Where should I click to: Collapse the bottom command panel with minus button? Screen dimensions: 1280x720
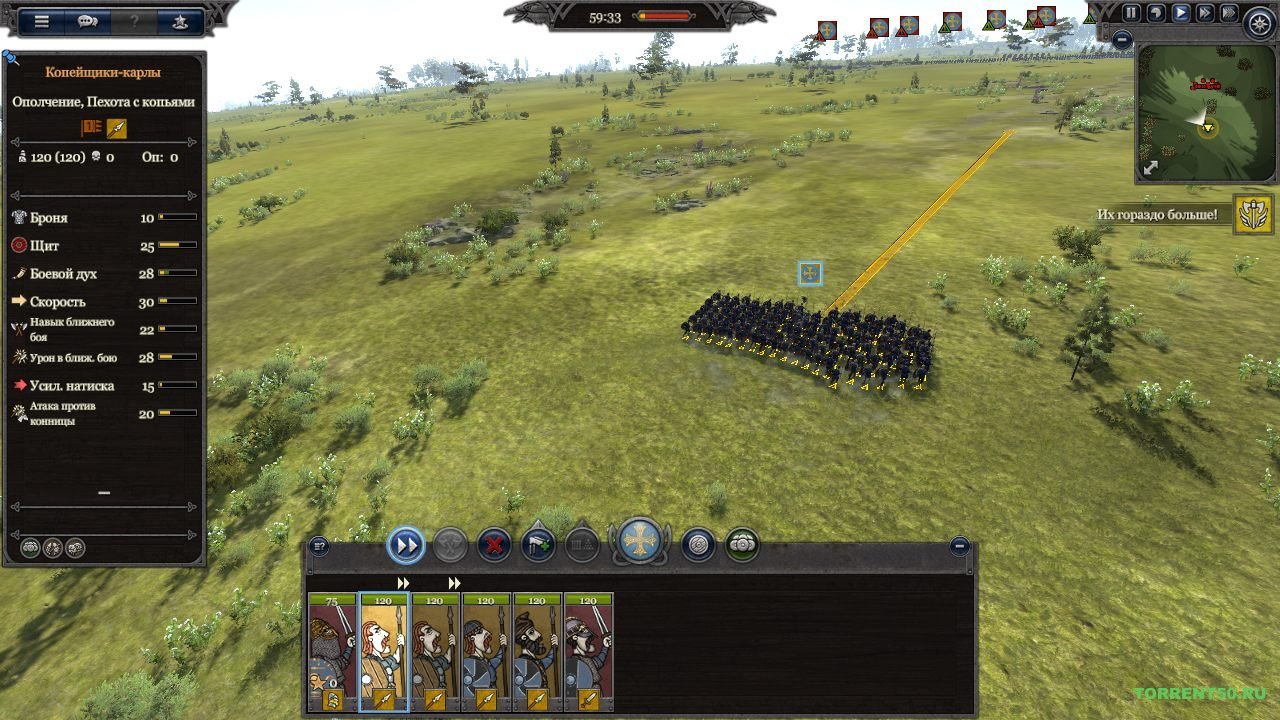(x=962, y=548)
